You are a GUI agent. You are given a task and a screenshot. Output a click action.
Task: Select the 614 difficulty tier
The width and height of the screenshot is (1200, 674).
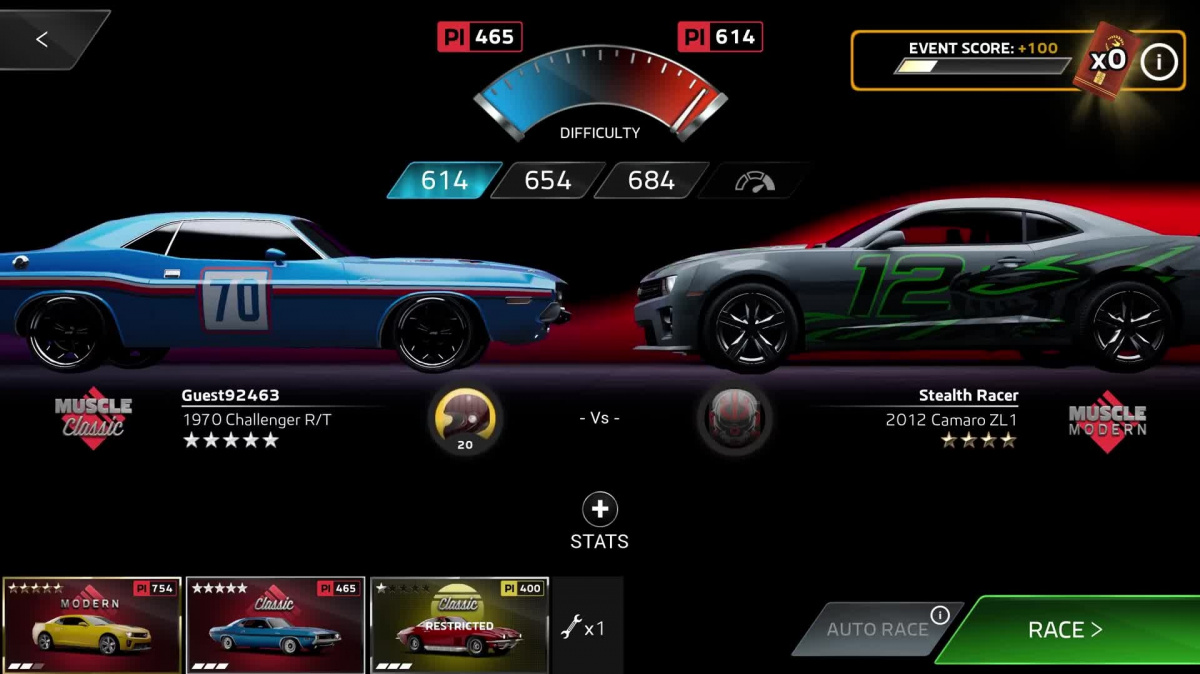[444, 181]
